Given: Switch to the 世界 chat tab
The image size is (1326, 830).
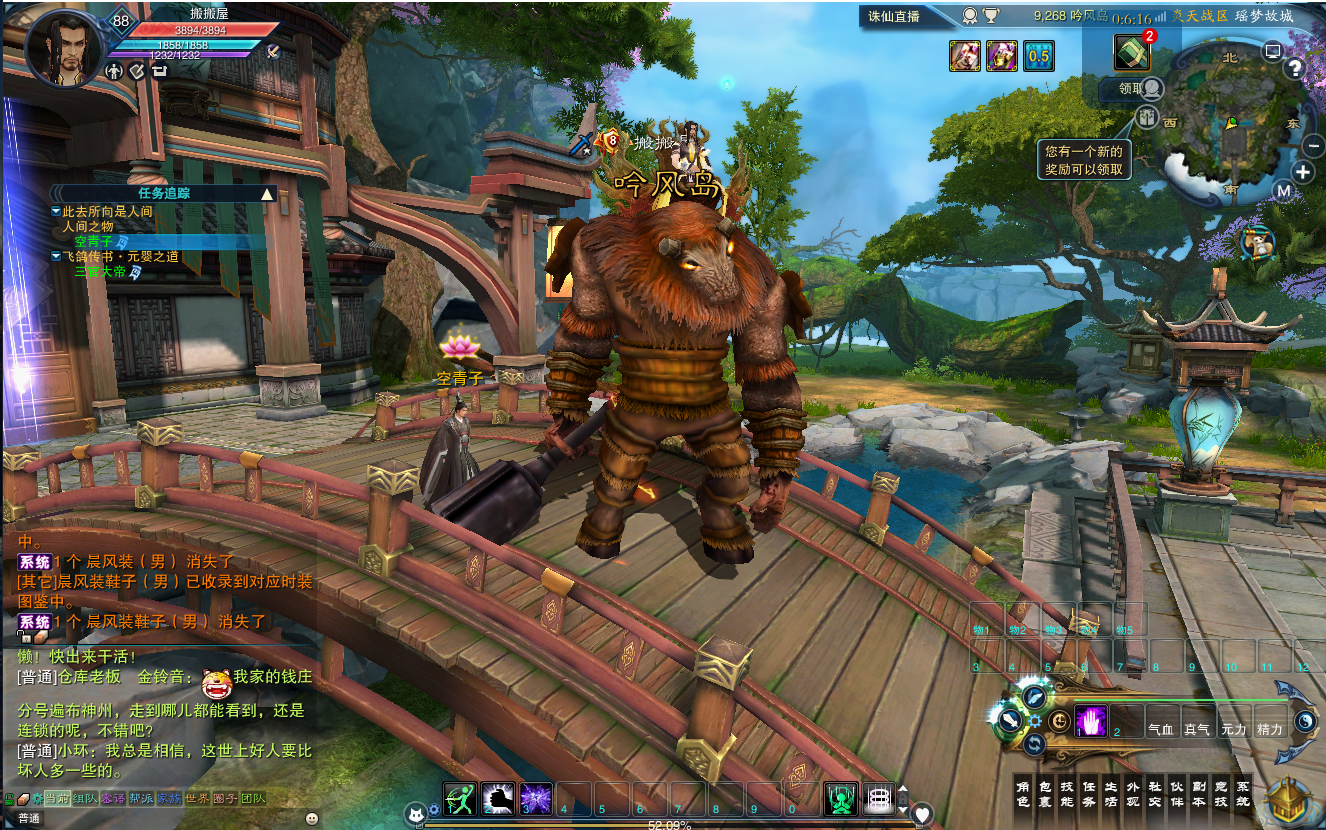Looking at the screenshot, I should pos(198,799).
